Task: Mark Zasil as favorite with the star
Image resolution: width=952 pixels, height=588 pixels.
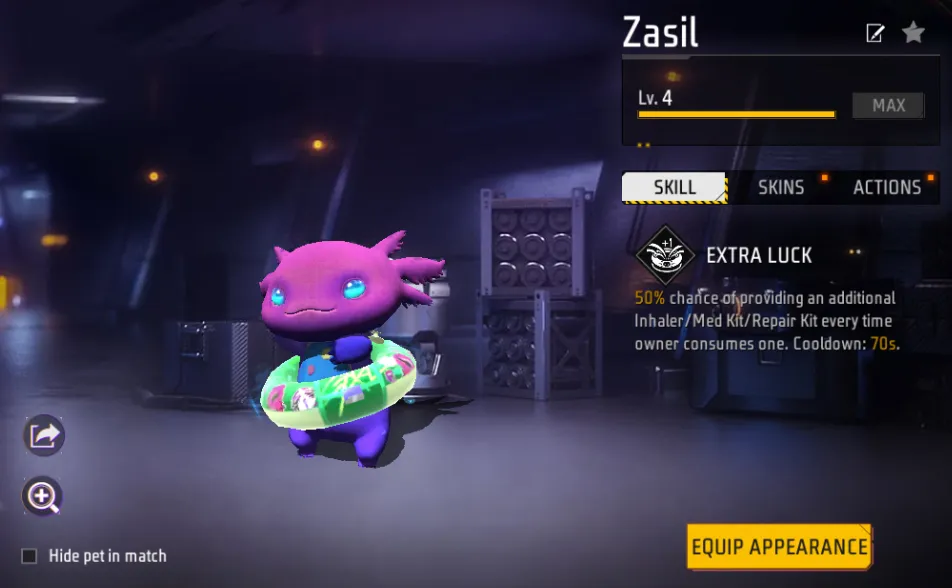Action: coord(913,33)
